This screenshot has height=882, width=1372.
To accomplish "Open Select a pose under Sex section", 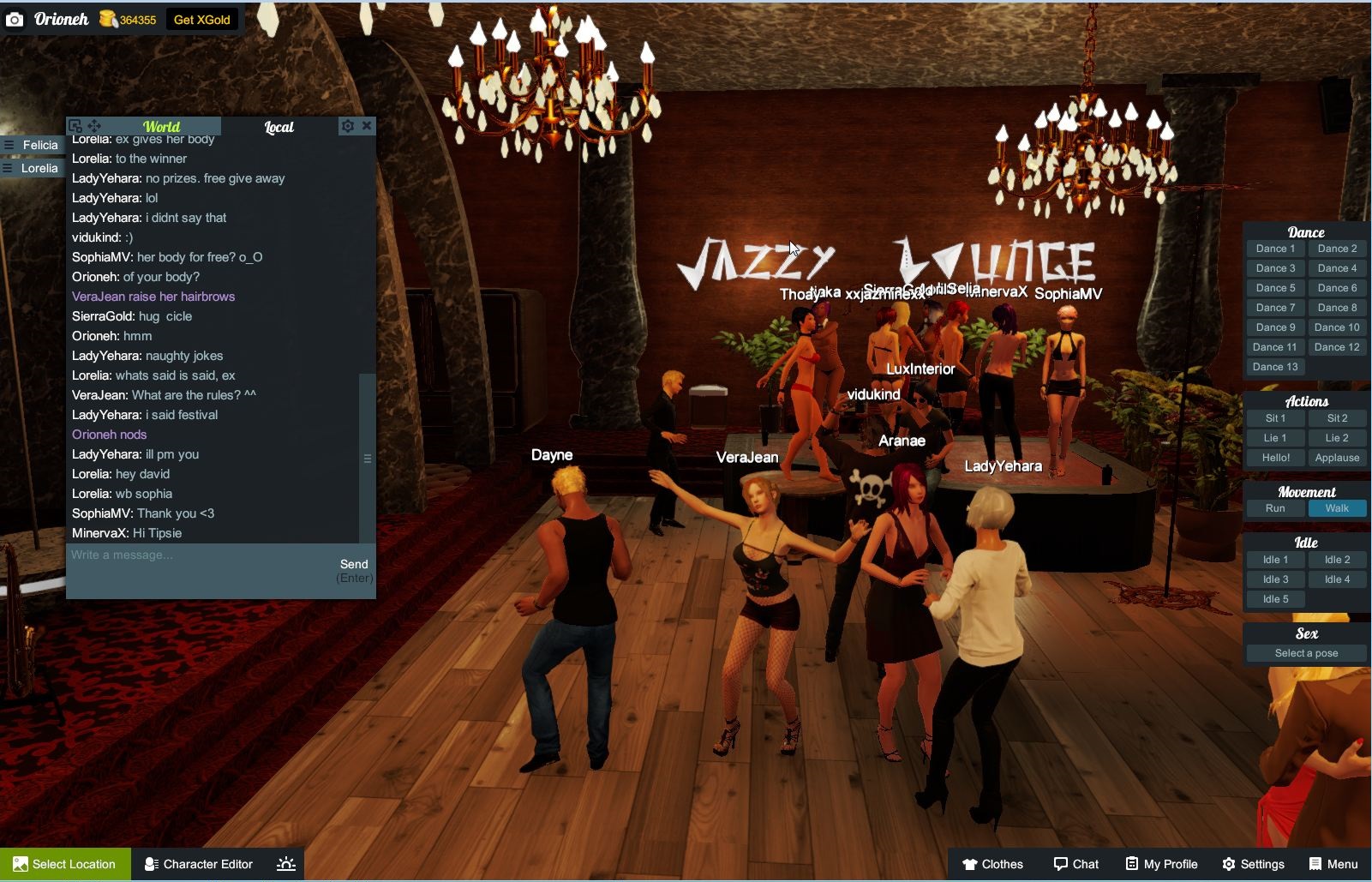I will (x=1304, y=652).
